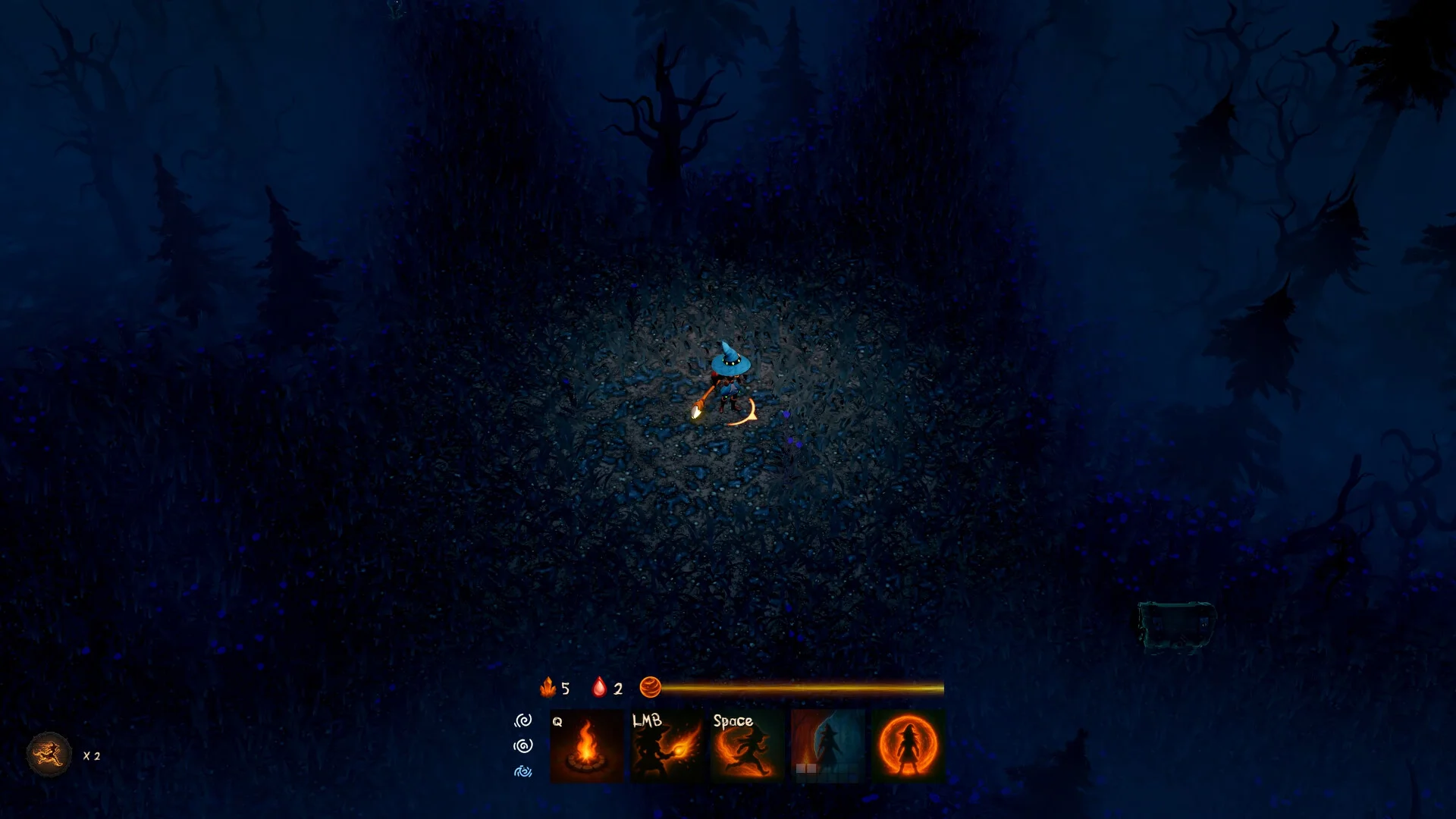Activate the campfire ability
The height and width of the screenshot is (819, 1456).
[586, 745]
